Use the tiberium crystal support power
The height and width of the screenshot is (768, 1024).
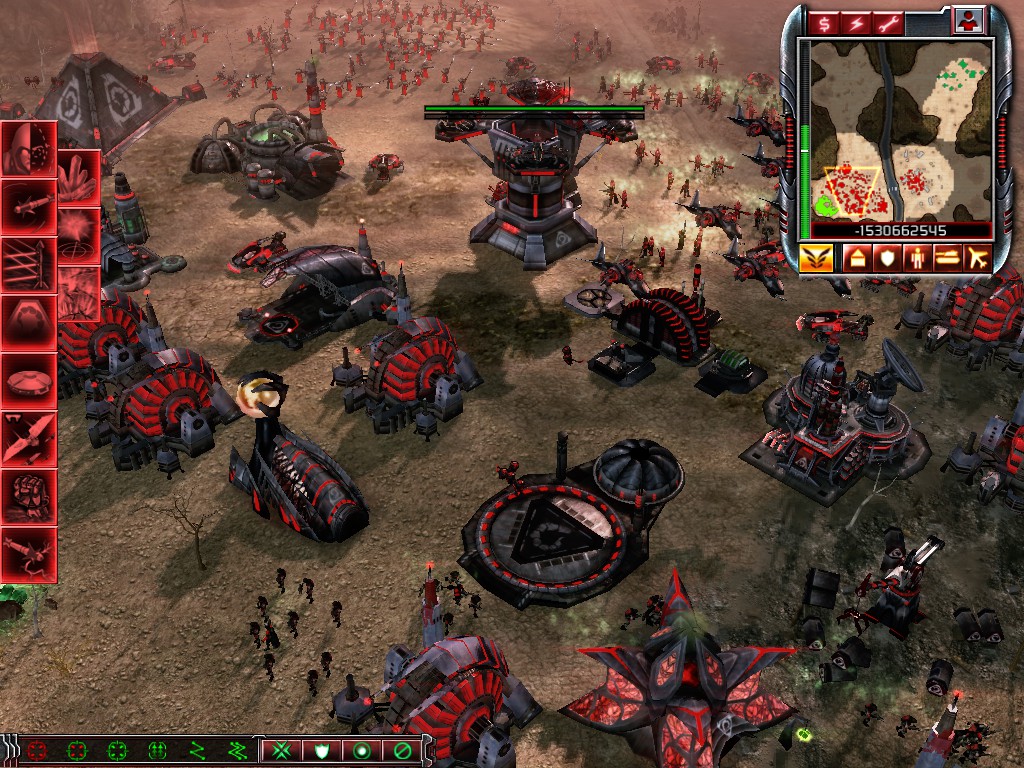pyautogui.click(x=78, y=177)
